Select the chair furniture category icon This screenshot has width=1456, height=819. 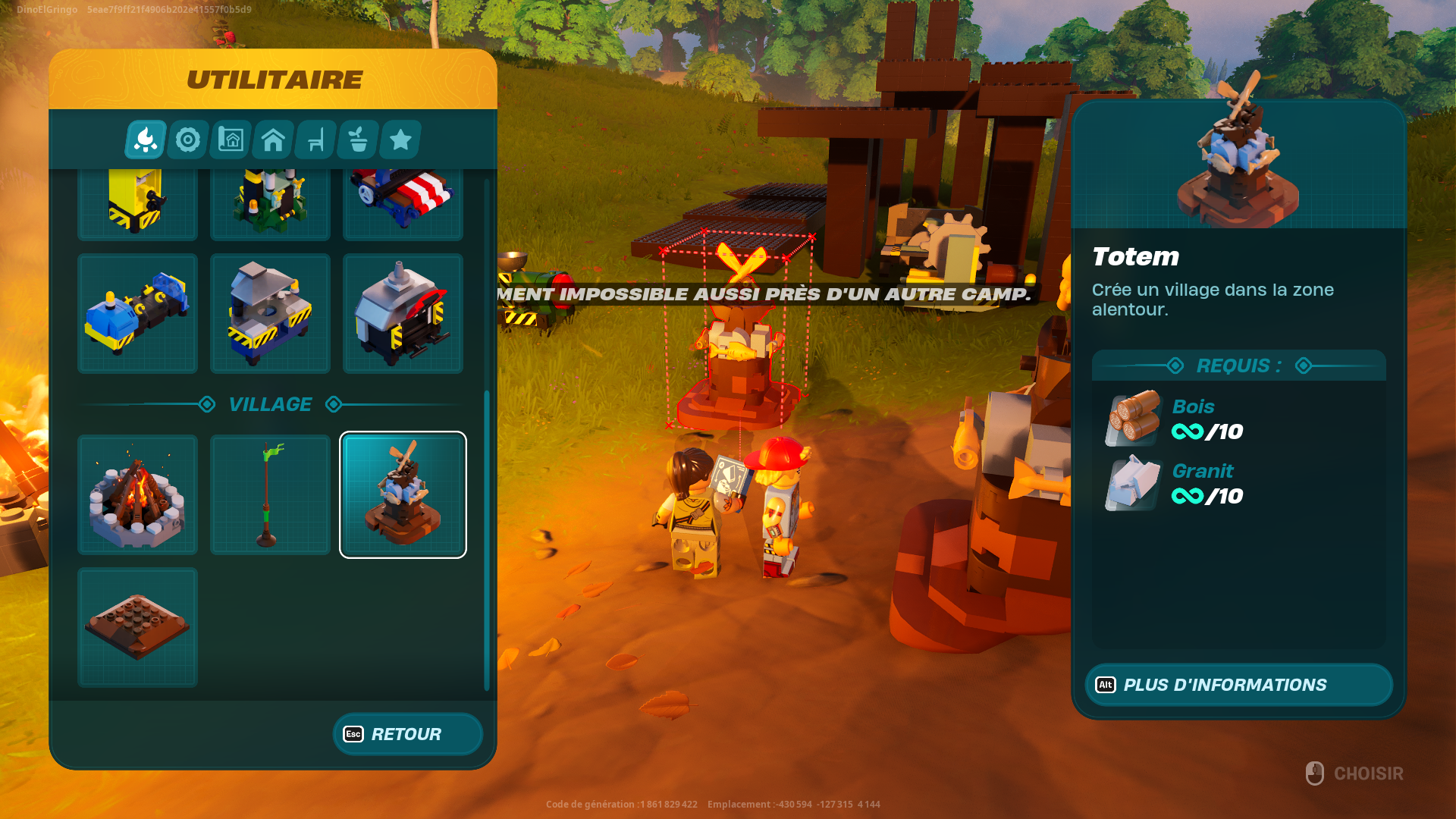[314, 140]
